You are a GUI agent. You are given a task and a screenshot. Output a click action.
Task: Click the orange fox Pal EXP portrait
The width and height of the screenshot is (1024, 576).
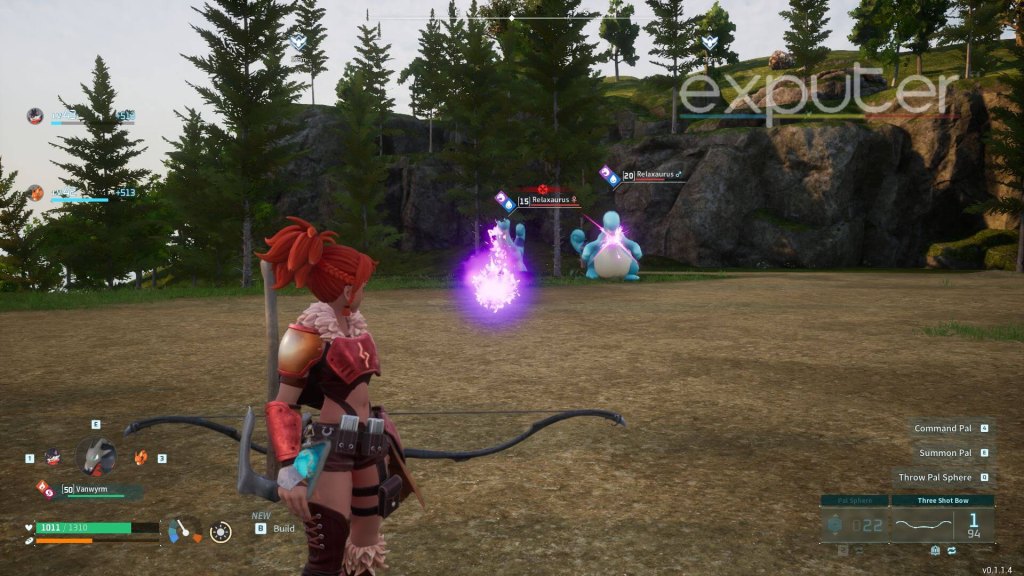coord(36,193)
